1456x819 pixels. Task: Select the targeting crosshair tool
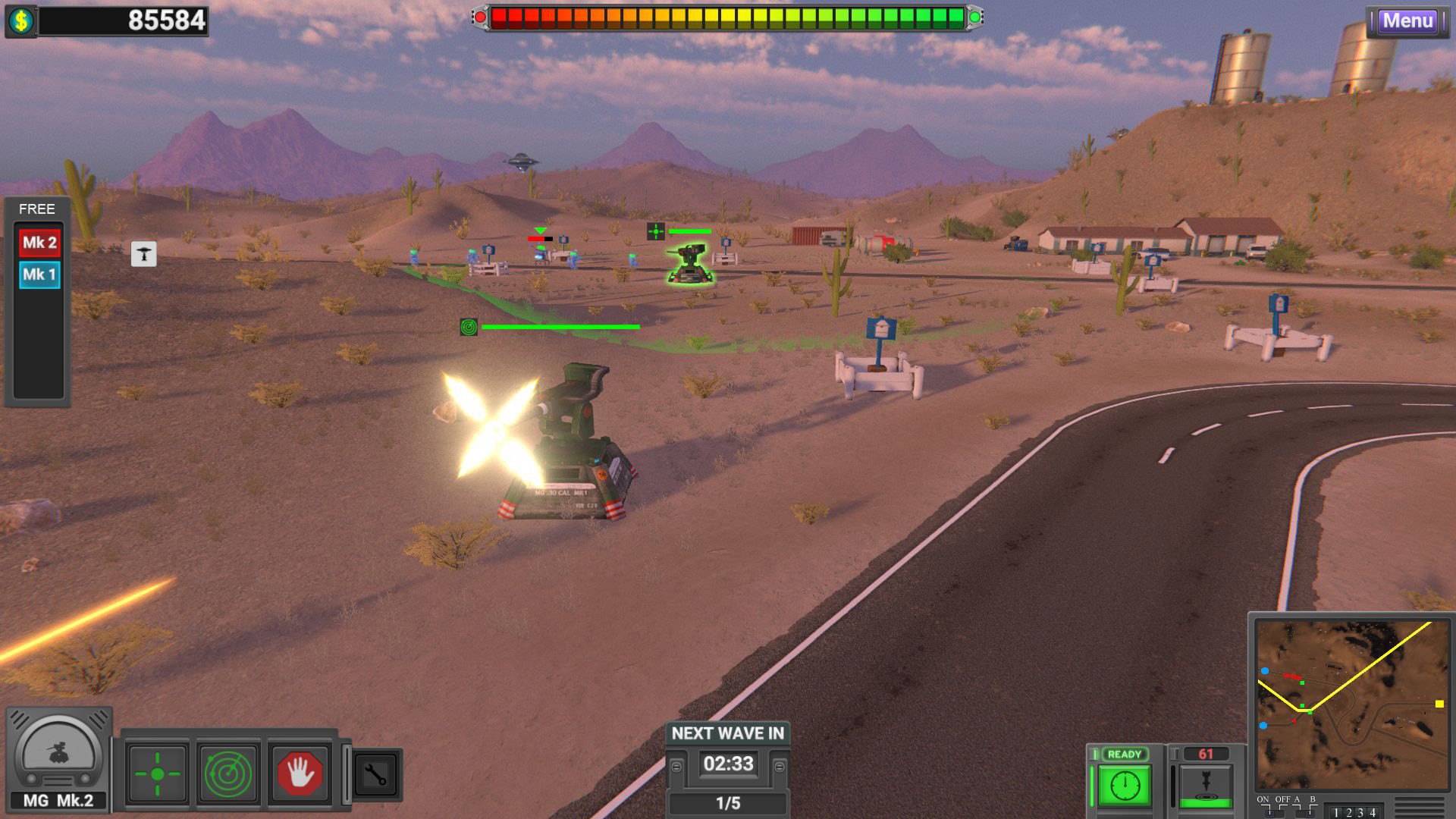pos(157,772)
